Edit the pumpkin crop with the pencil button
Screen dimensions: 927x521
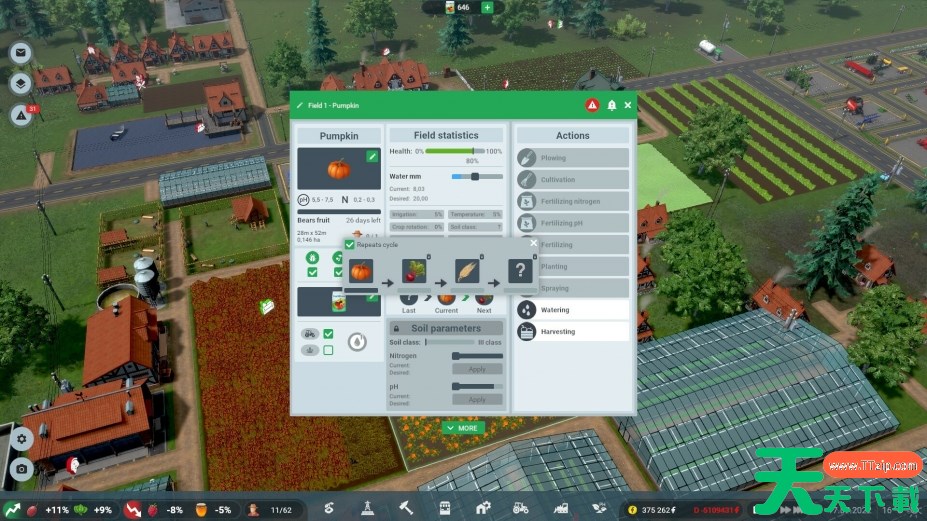[x=372, y=156]
